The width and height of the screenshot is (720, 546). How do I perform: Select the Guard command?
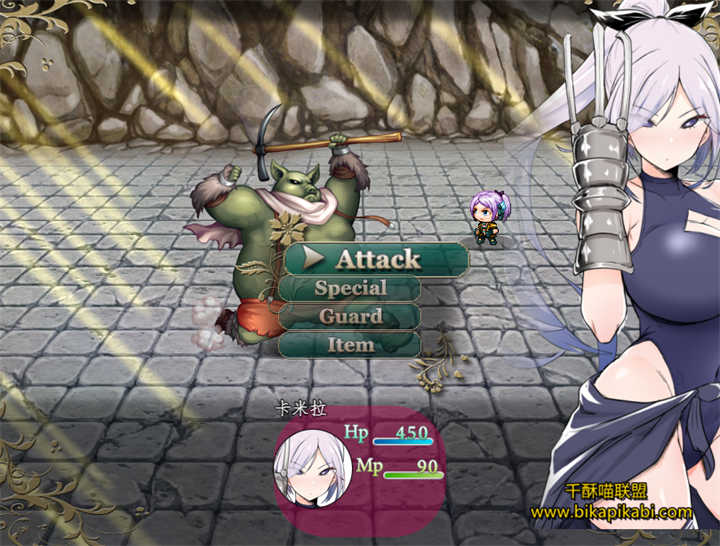350,316
